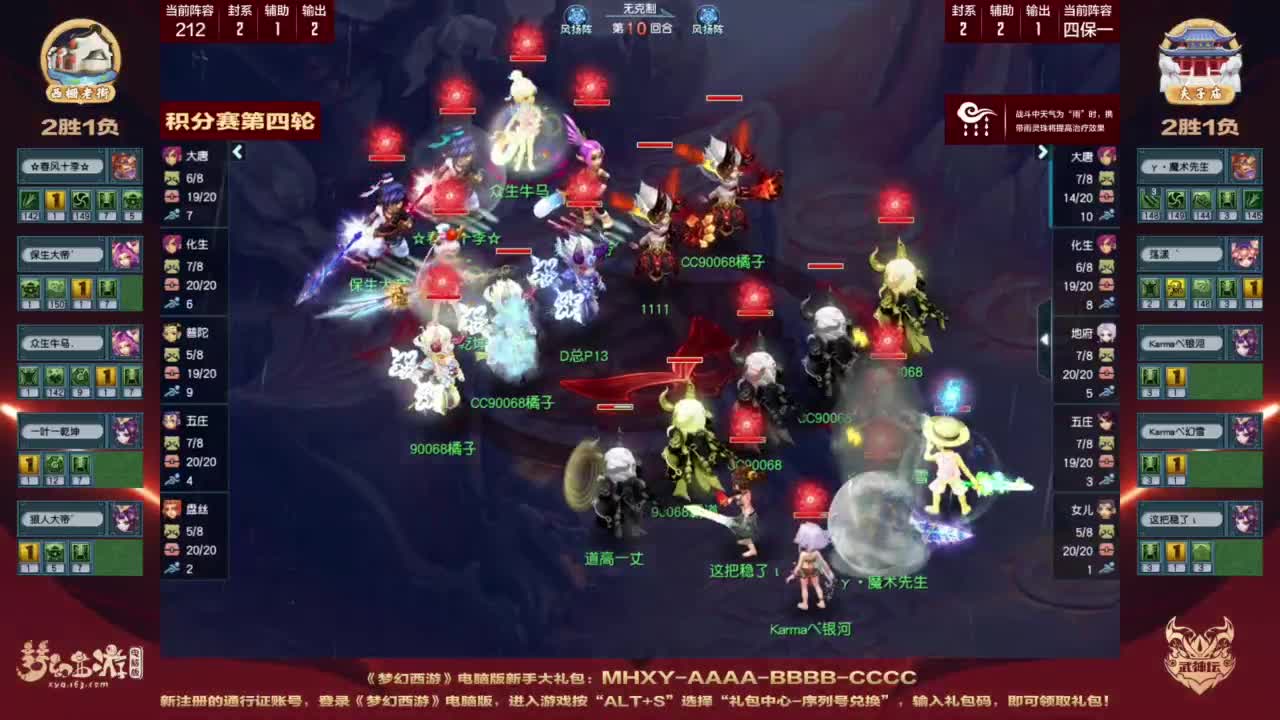Click the 女儿 class portrait on right roster

[x=1108, y=507]
